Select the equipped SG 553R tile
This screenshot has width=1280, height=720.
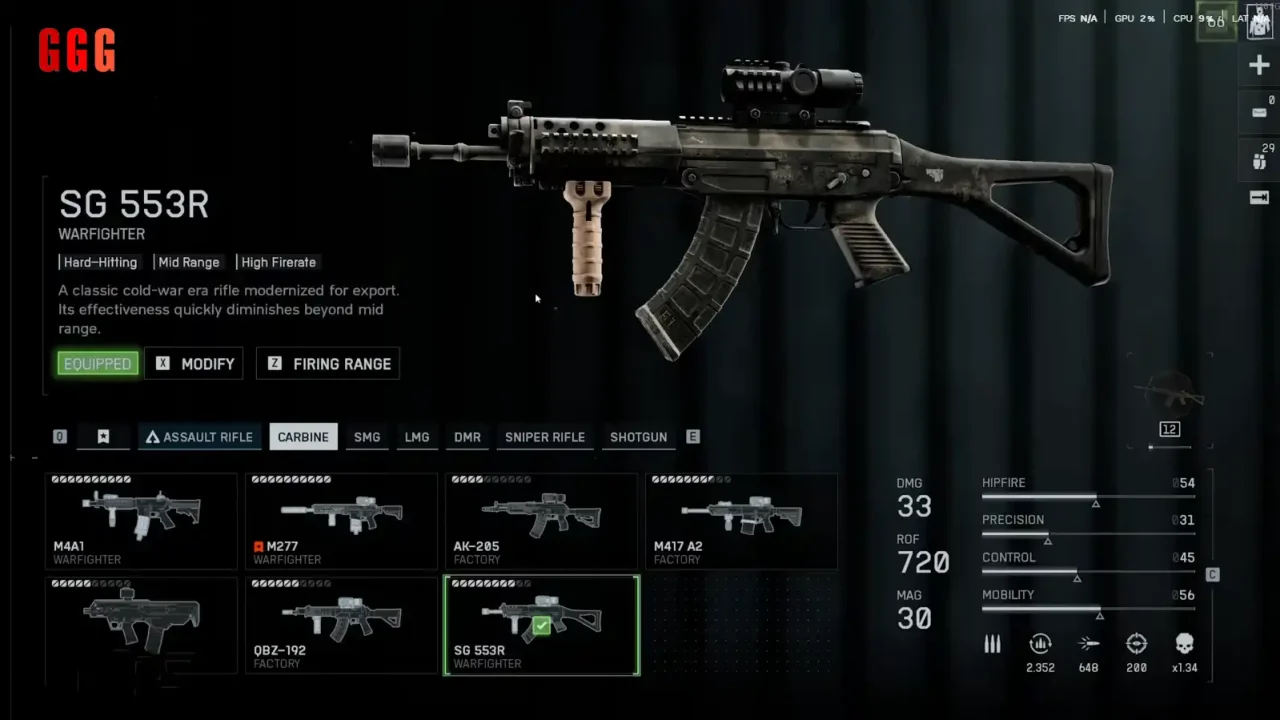(541, 625)
